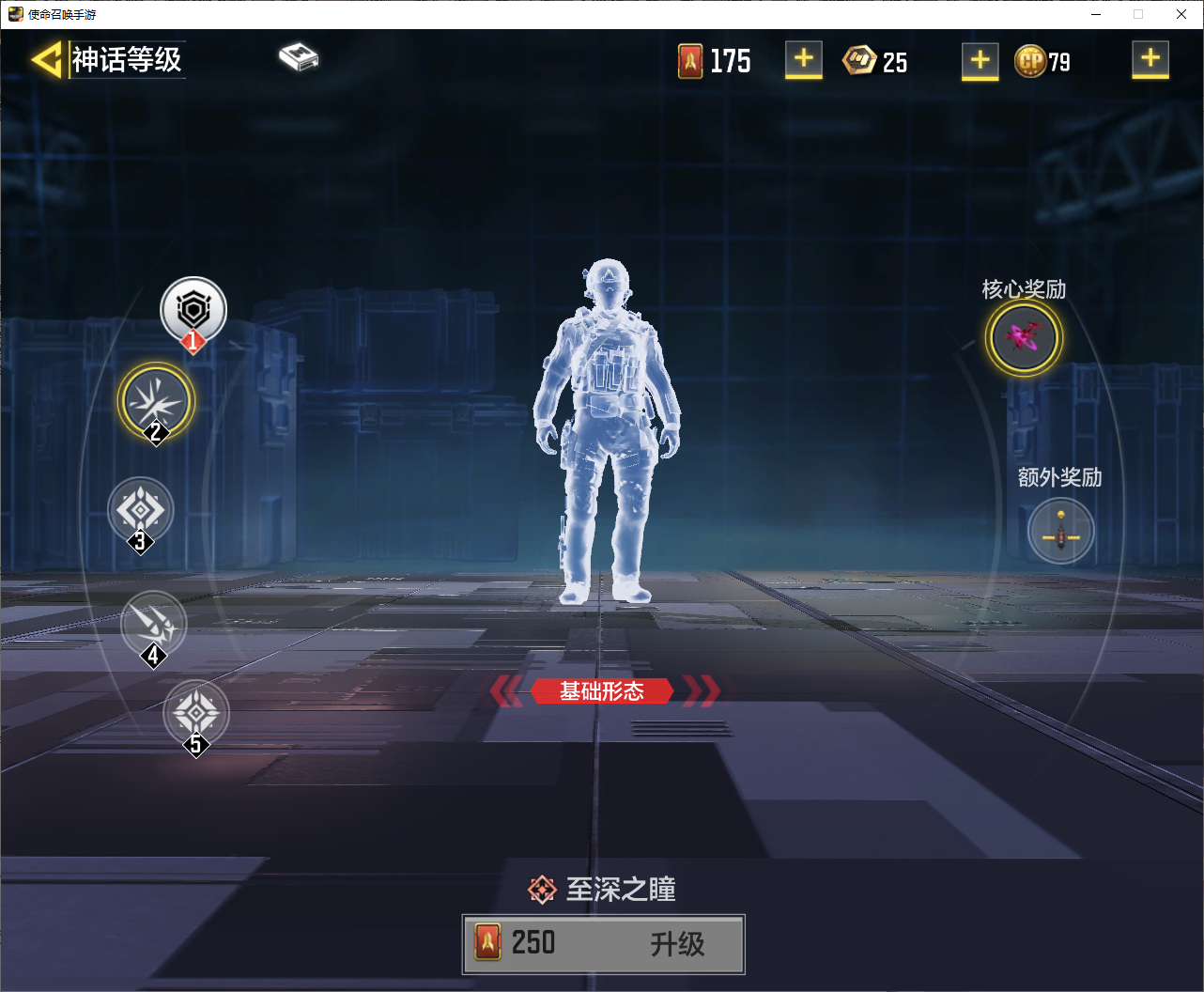1204x992 pixels.
Task: Add more CP points next to 79
Action: [1150, 59]
